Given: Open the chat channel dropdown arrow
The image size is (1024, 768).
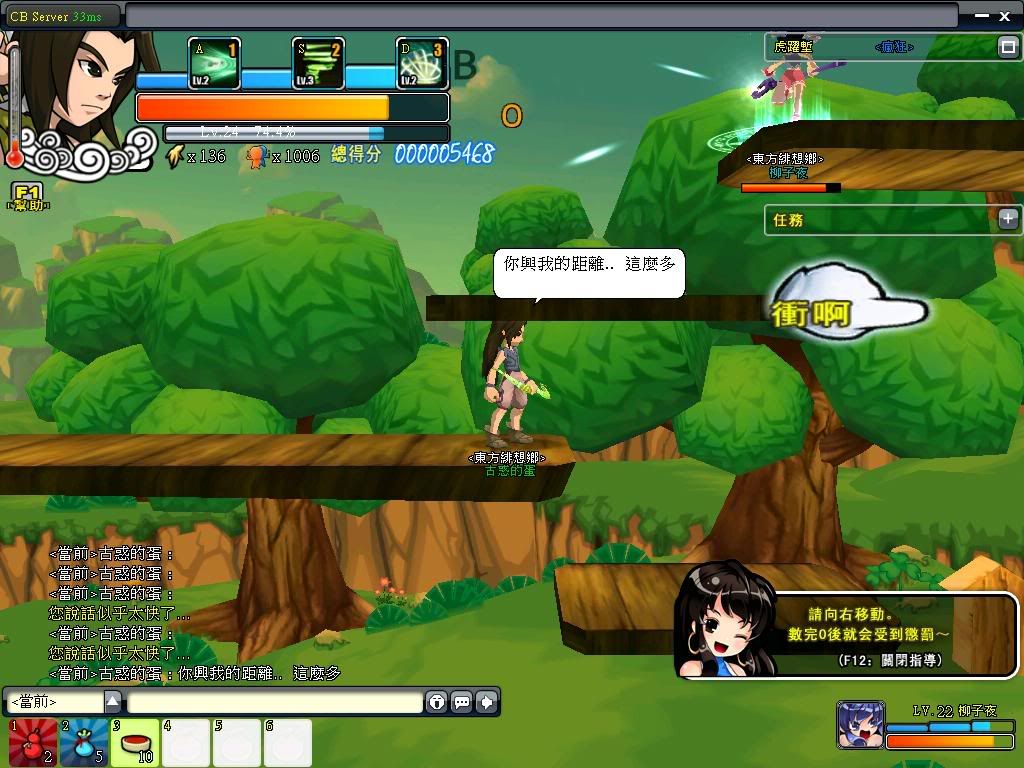Looking at the screenshot, I should pyautogui.click(x=113, y=702).
